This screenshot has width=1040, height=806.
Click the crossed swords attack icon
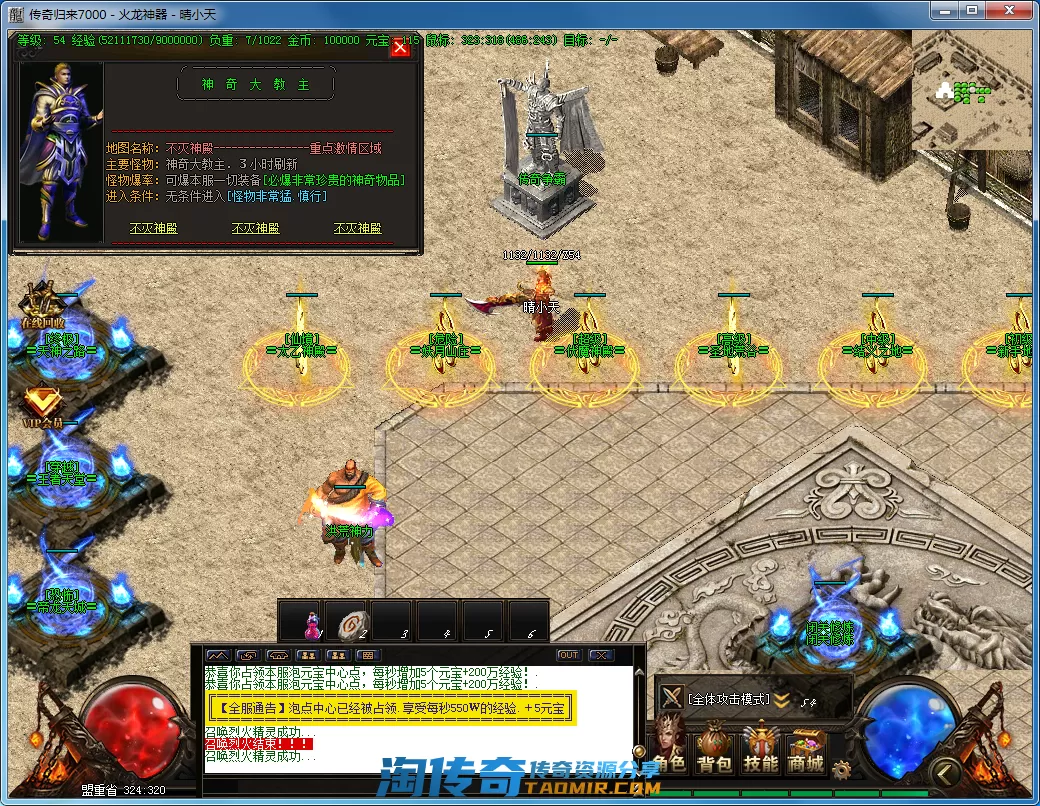672,697
